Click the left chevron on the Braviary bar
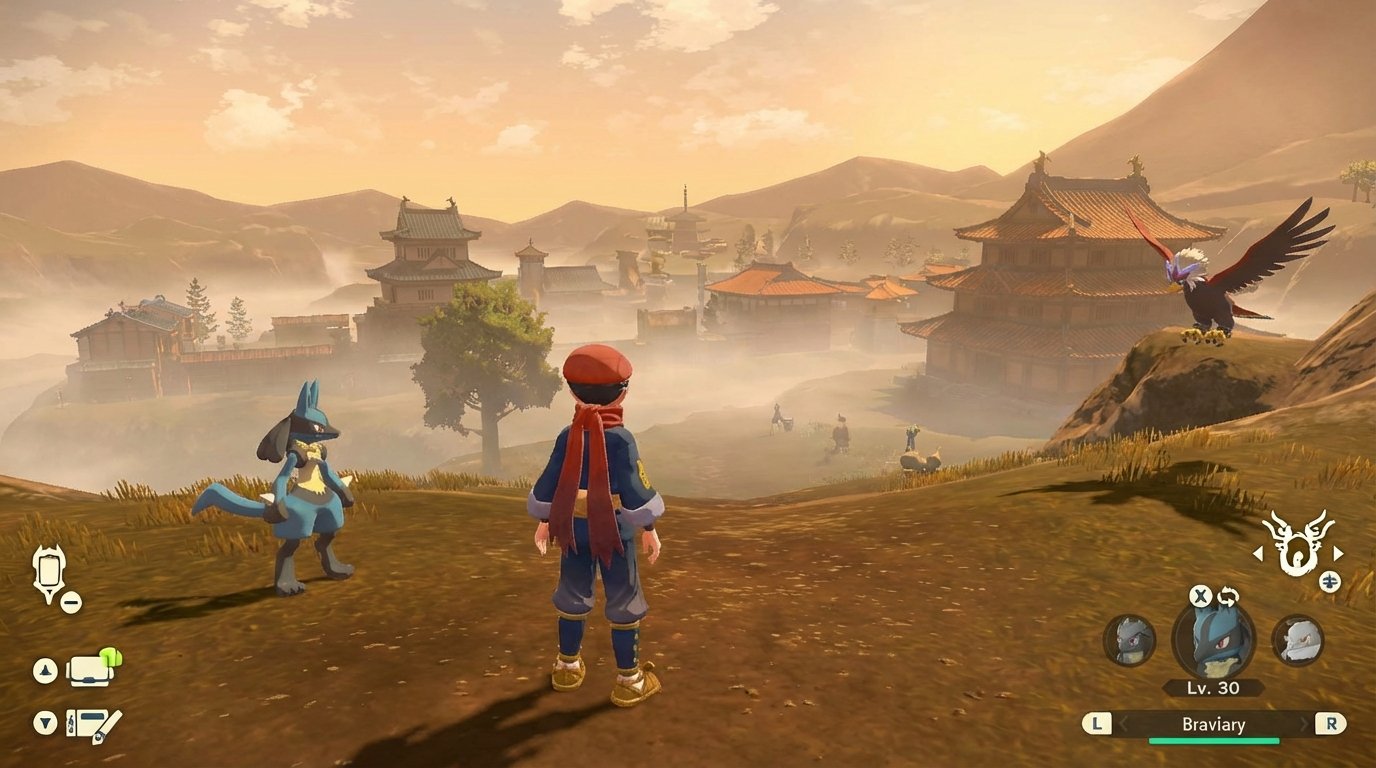This screenshot has height=768, width=1376. click(1122, 724)
